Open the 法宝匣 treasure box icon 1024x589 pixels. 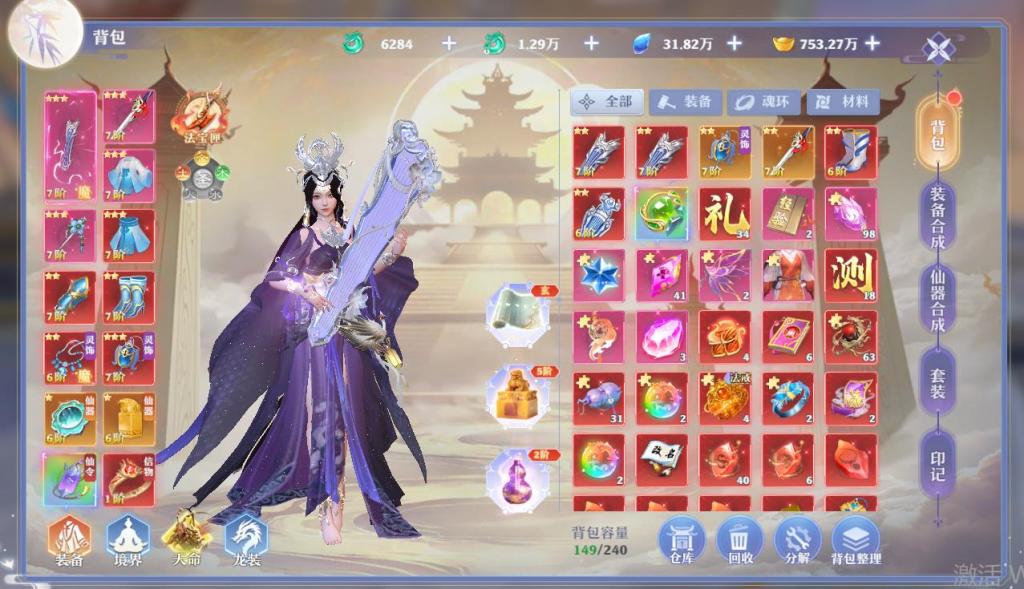click(x=199, y=115)
